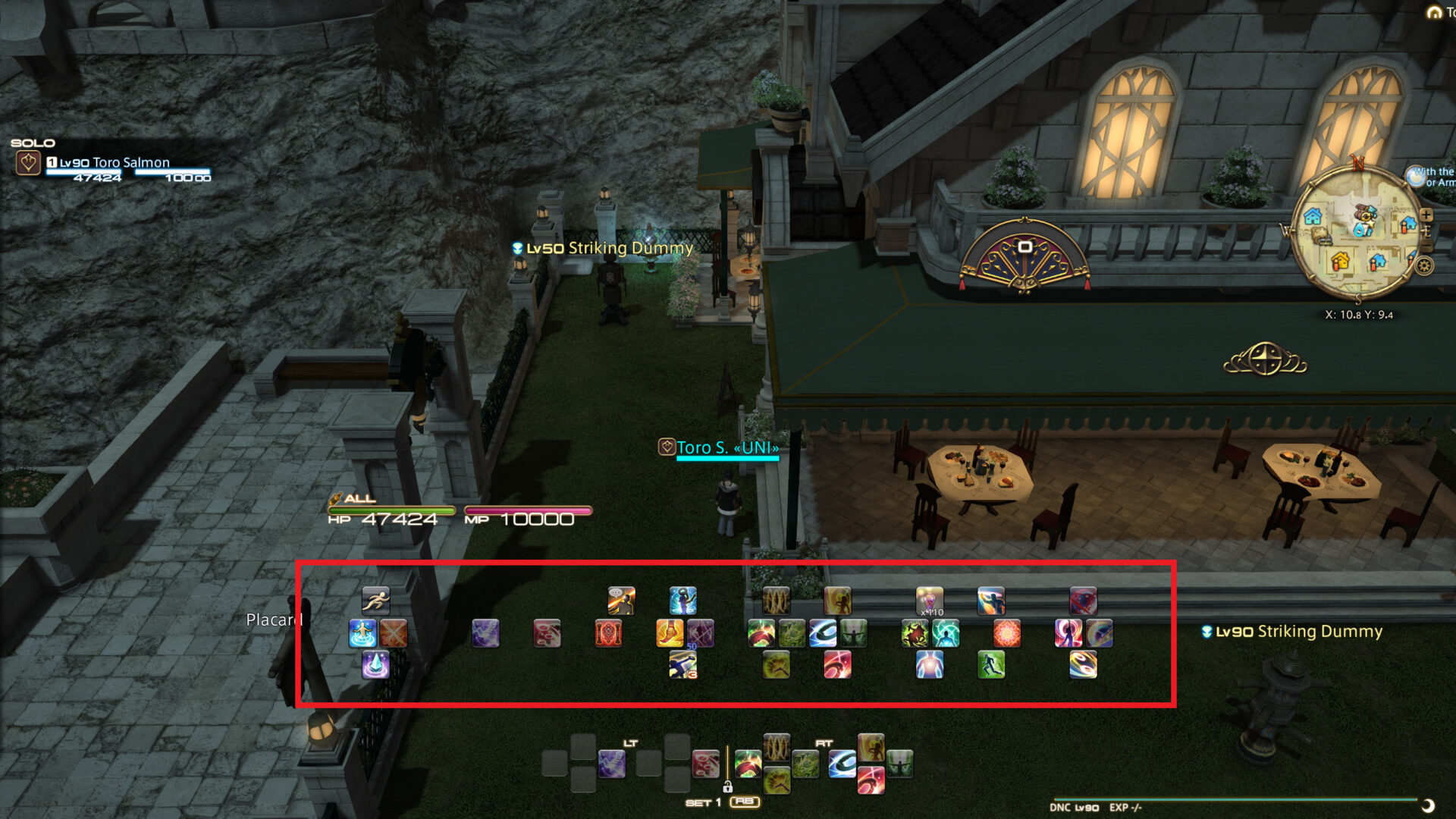Use the Second Wind glowing-body icon
The image size is (1456, 819).
[929, 666]
